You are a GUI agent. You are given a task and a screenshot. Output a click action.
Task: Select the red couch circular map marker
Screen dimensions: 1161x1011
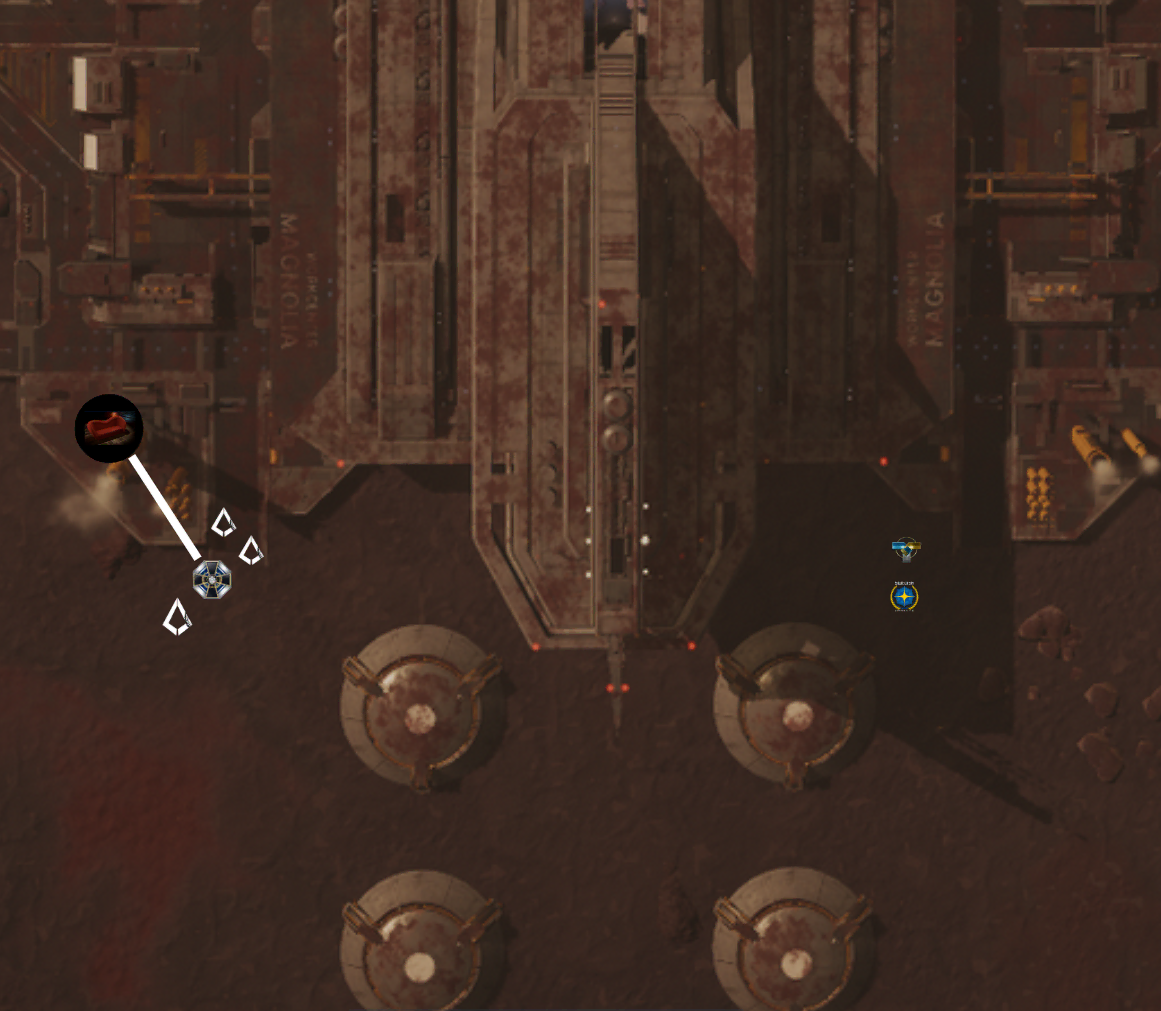tap(109, 428)
